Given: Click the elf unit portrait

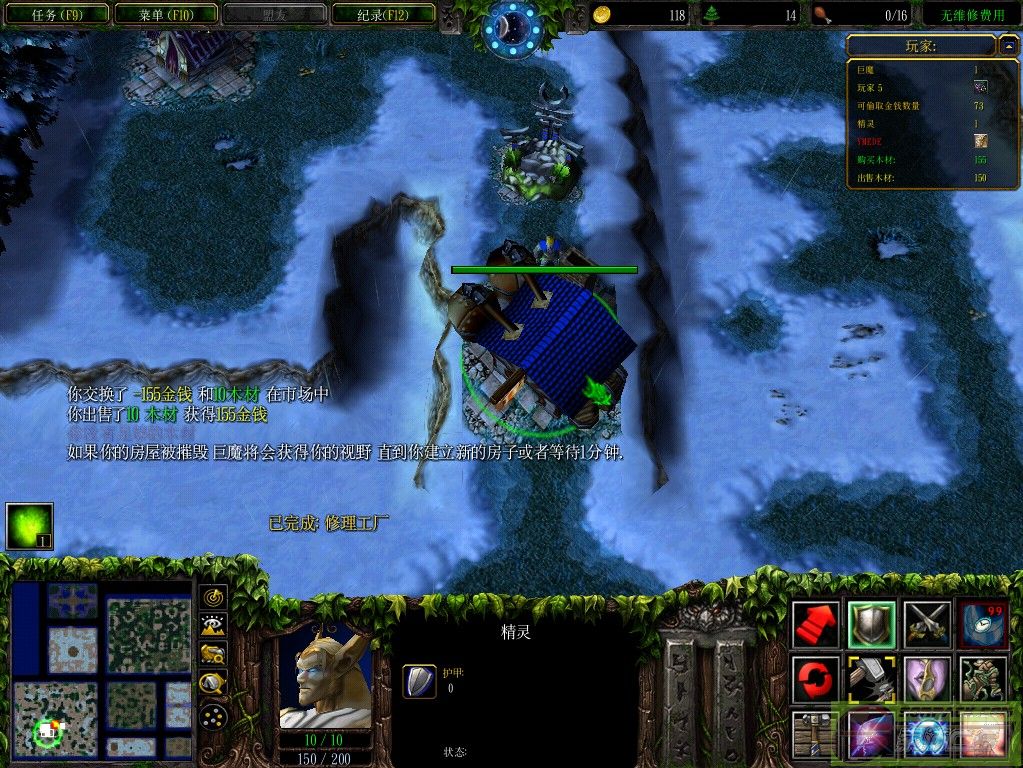Looking at the screenshot, I should 325,677.
